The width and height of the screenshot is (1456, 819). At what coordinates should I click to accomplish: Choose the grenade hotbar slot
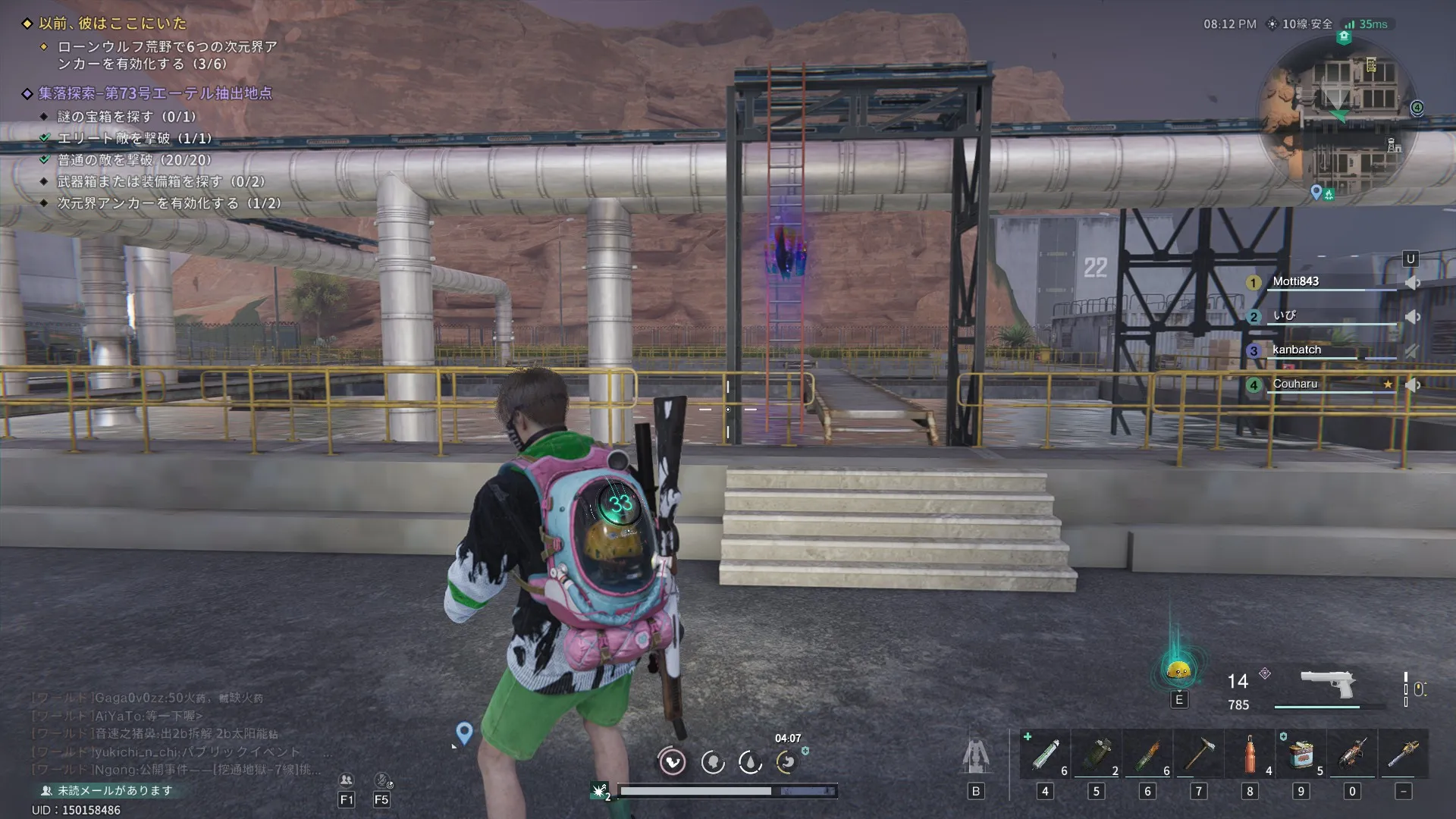(1096, 755)
